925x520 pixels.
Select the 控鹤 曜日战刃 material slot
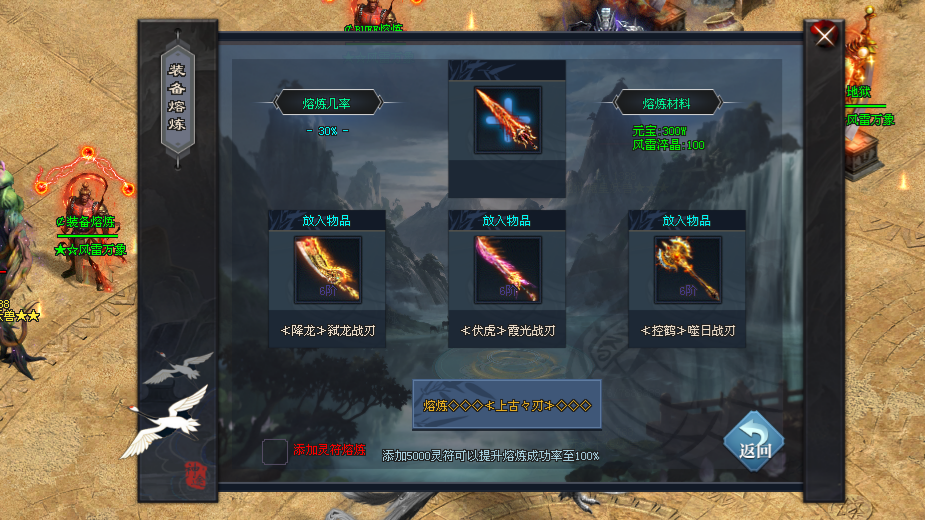pos(687,270)
